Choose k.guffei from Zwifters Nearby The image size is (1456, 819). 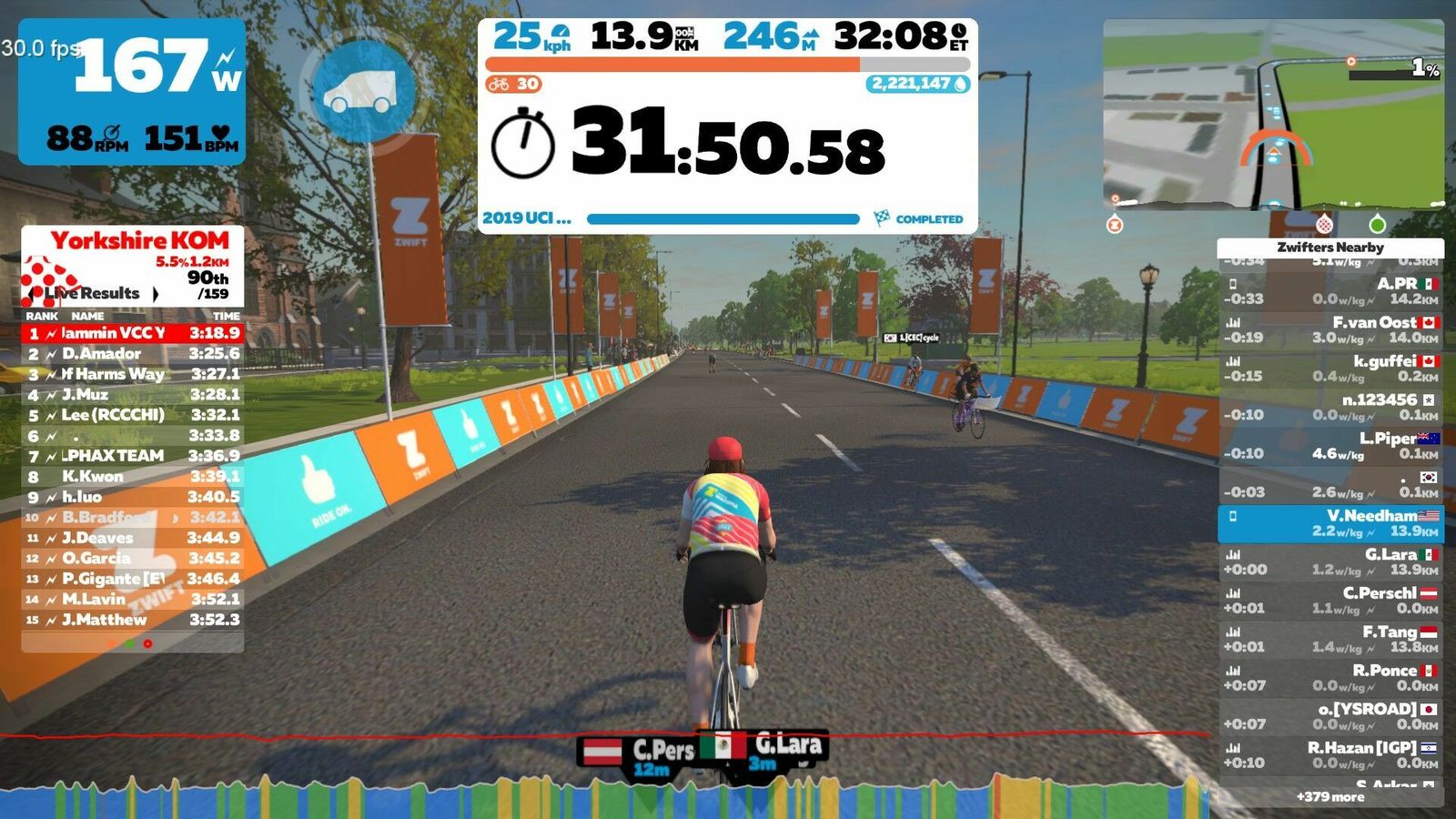(1330, 369)
